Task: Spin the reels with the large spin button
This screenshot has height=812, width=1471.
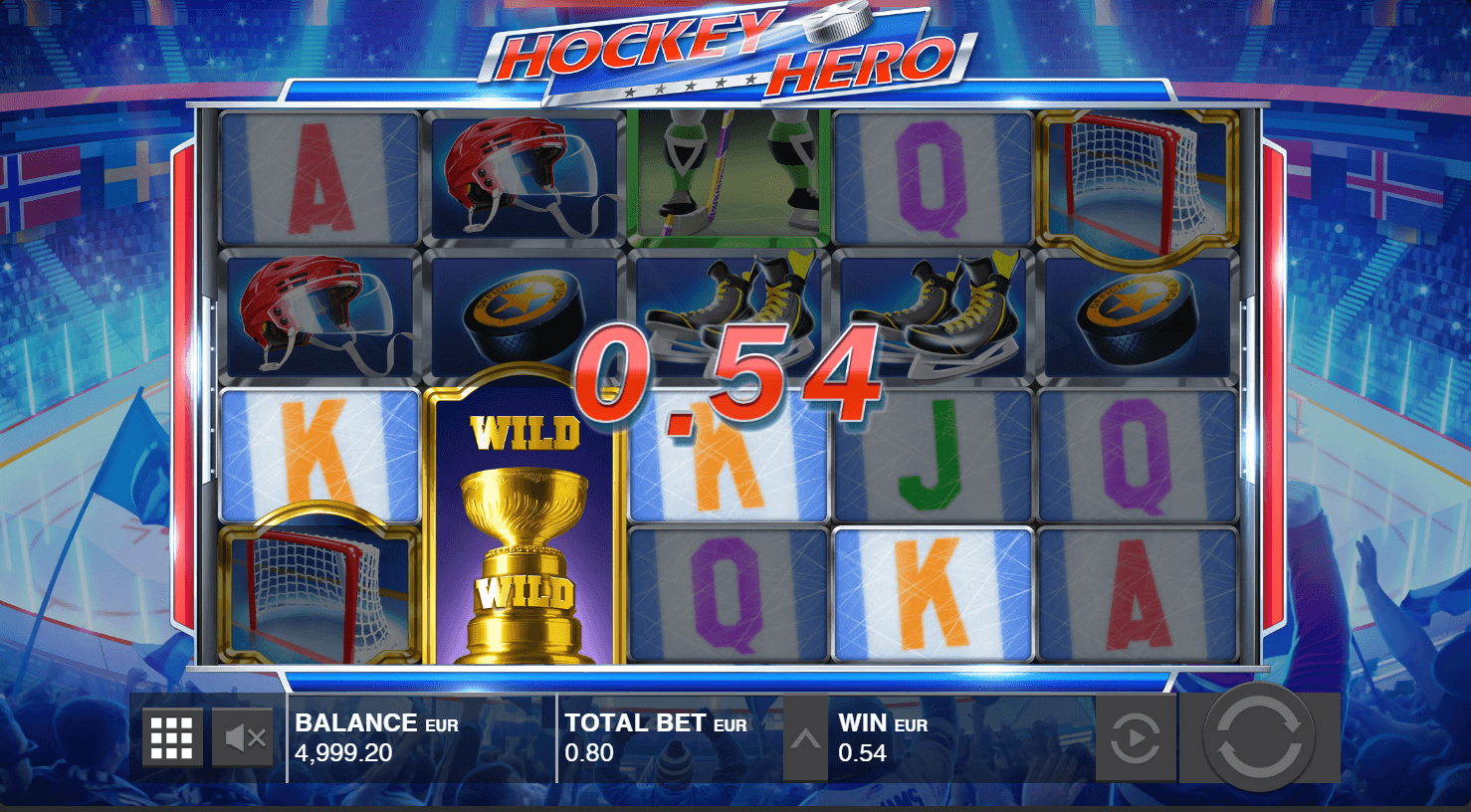Action: tap(1259, 737)
